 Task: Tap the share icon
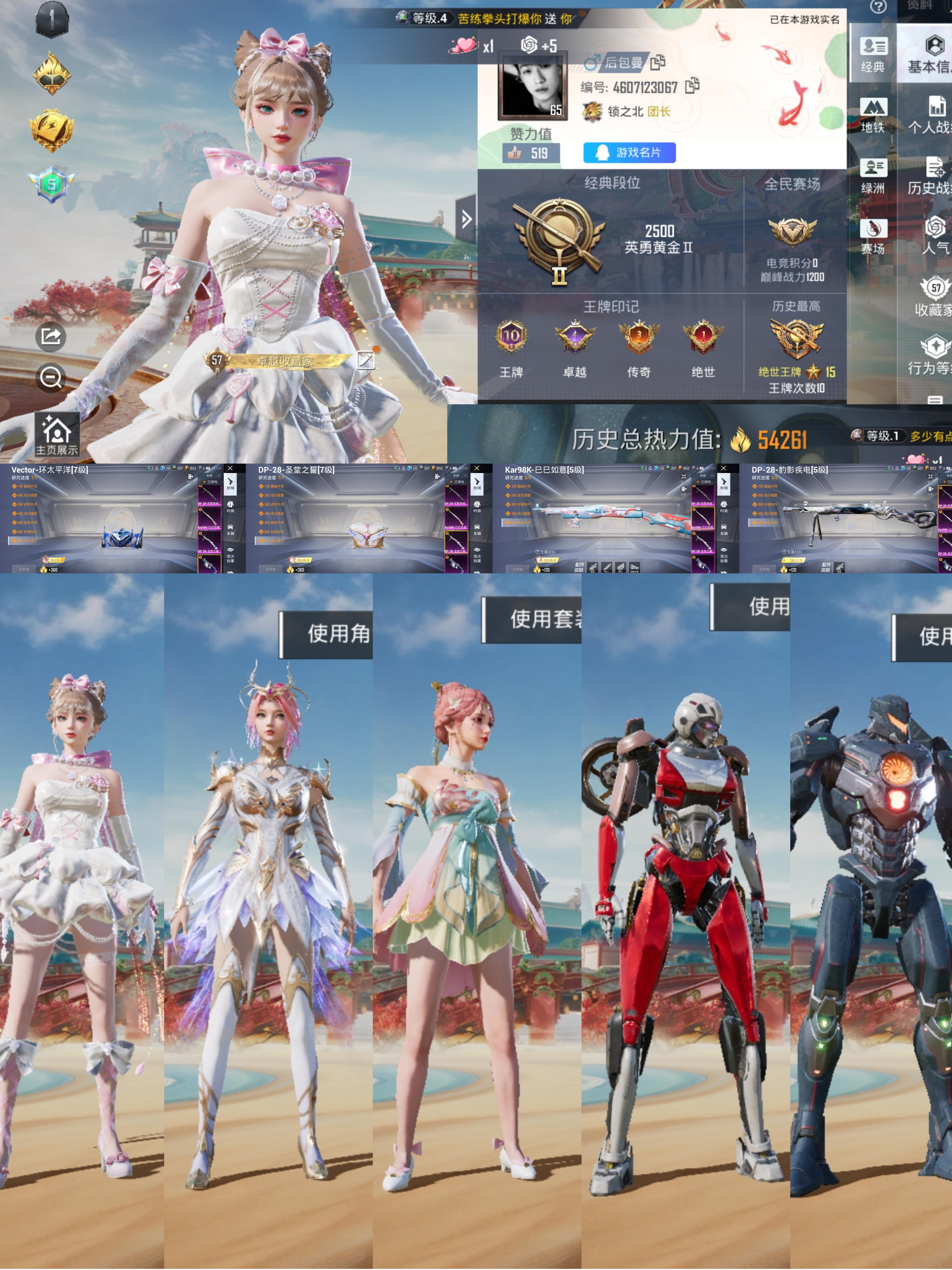coord(51,336)
